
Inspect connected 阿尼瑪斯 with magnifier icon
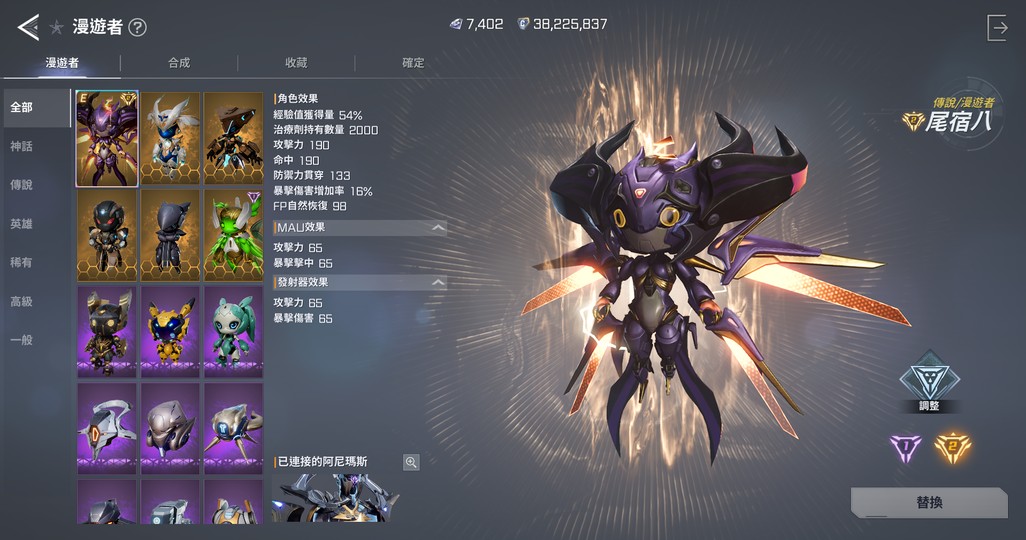[x=411, y=462]
